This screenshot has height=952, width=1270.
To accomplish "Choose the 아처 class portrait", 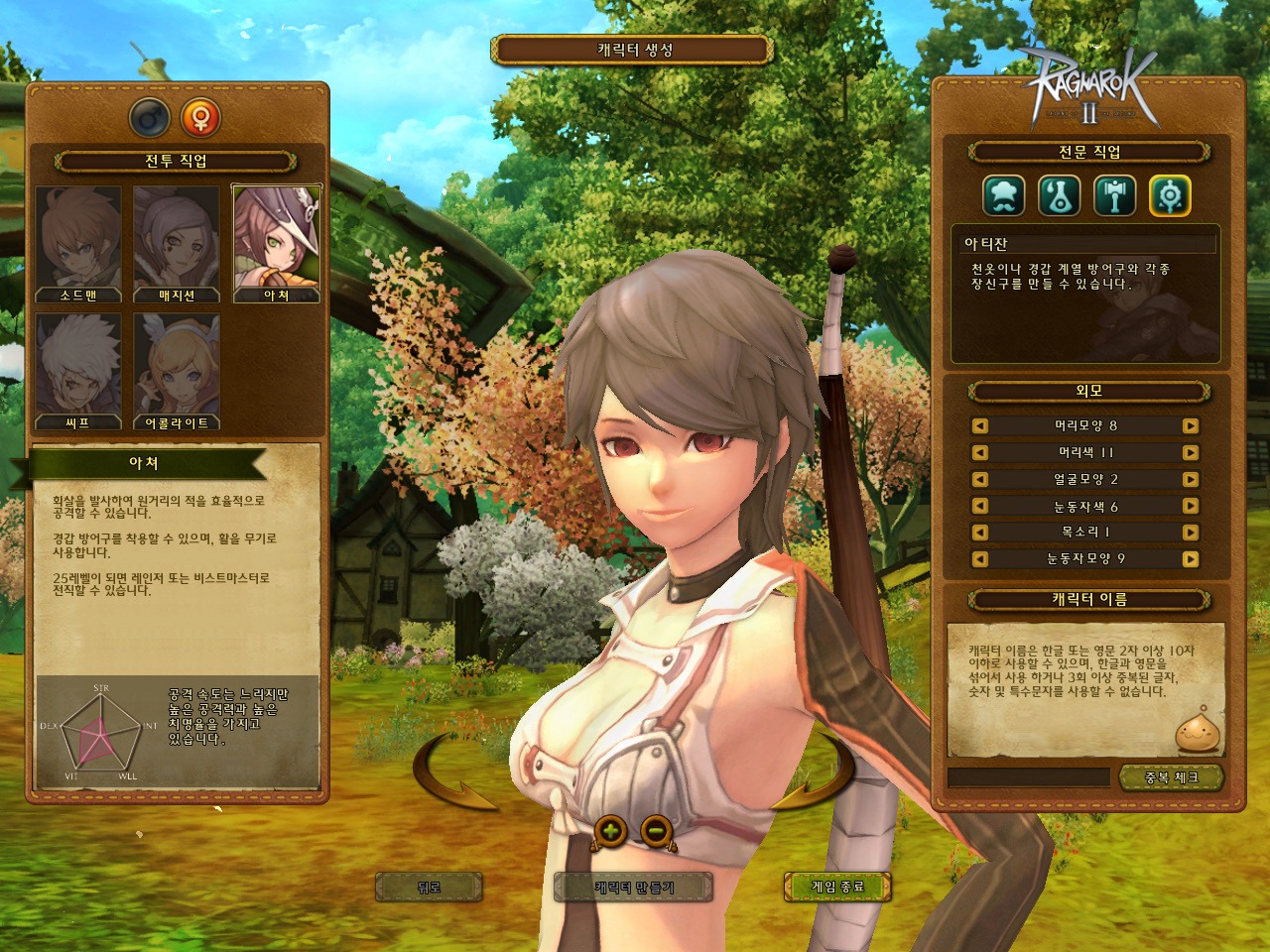I will pos(276,243).
